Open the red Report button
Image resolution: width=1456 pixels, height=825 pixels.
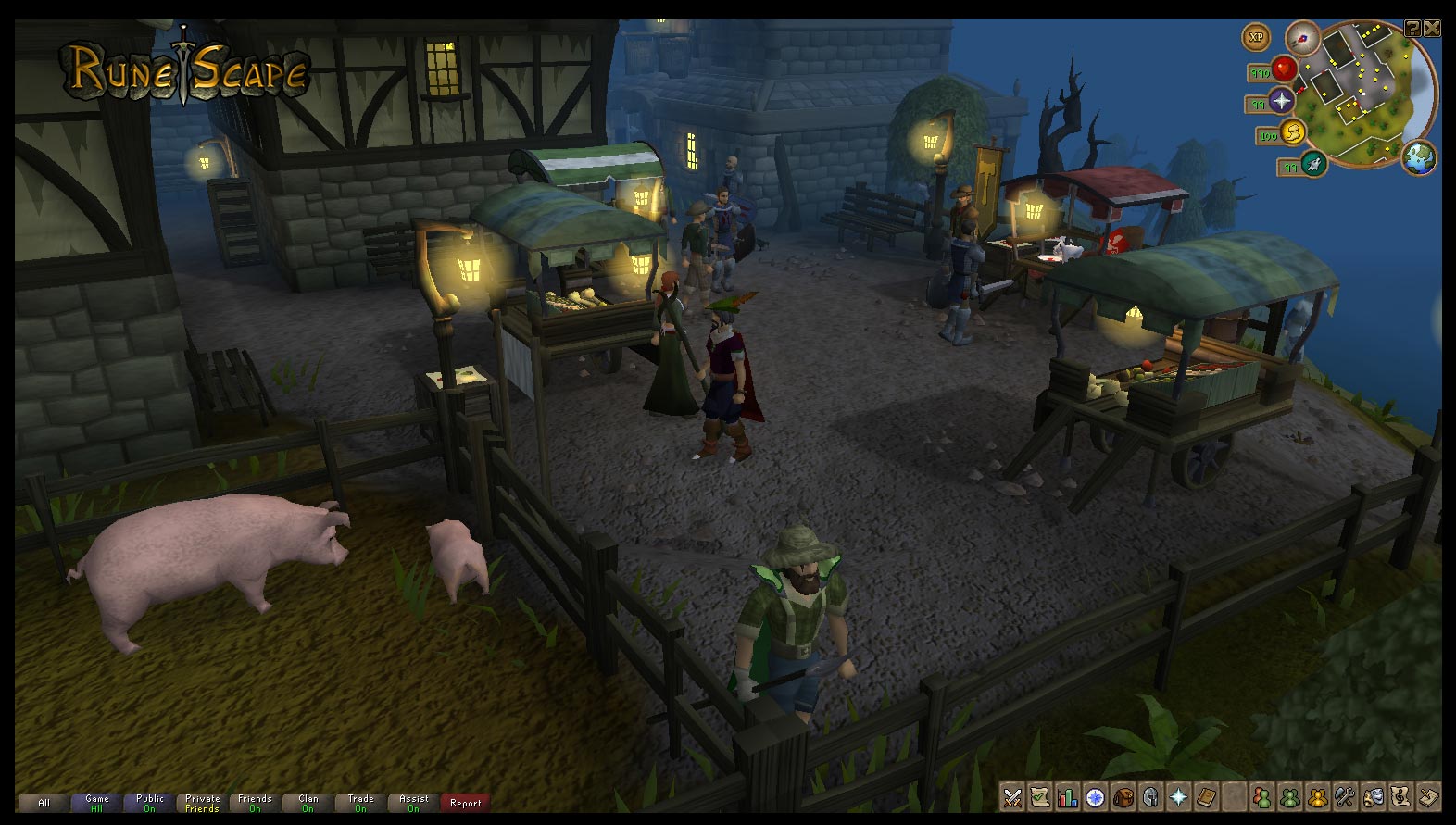pyautogui.click(x=465, y=803)
